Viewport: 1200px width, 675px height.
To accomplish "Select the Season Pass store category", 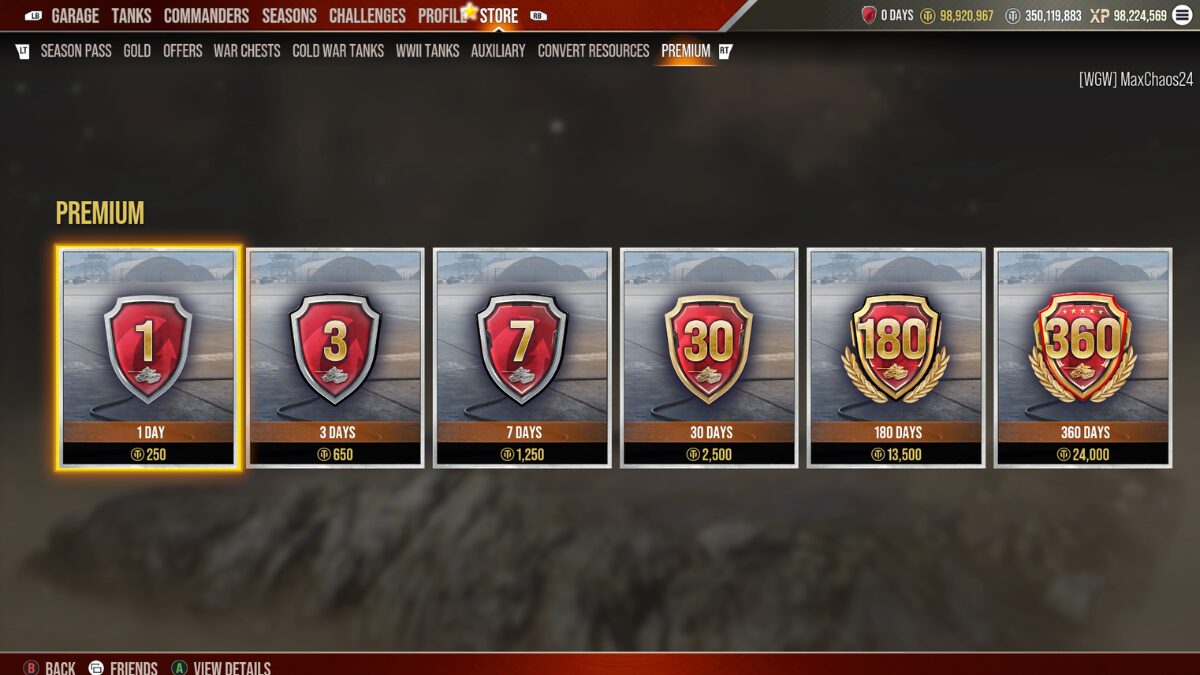I will pyautogui.click(x=76, y=51).
